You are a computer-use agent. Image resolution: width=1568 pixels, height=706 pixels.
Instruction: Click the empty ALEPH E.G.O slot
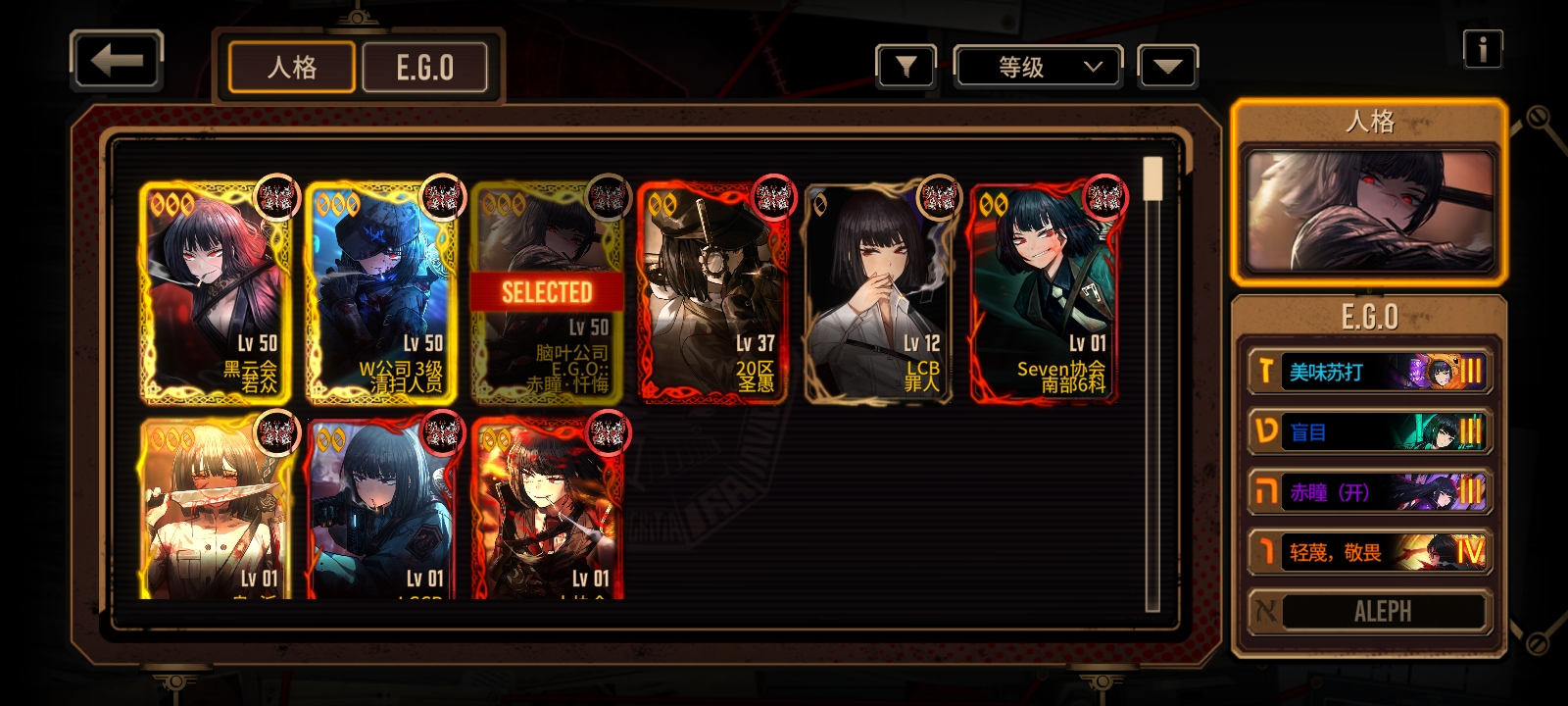tap(1369, 612)
